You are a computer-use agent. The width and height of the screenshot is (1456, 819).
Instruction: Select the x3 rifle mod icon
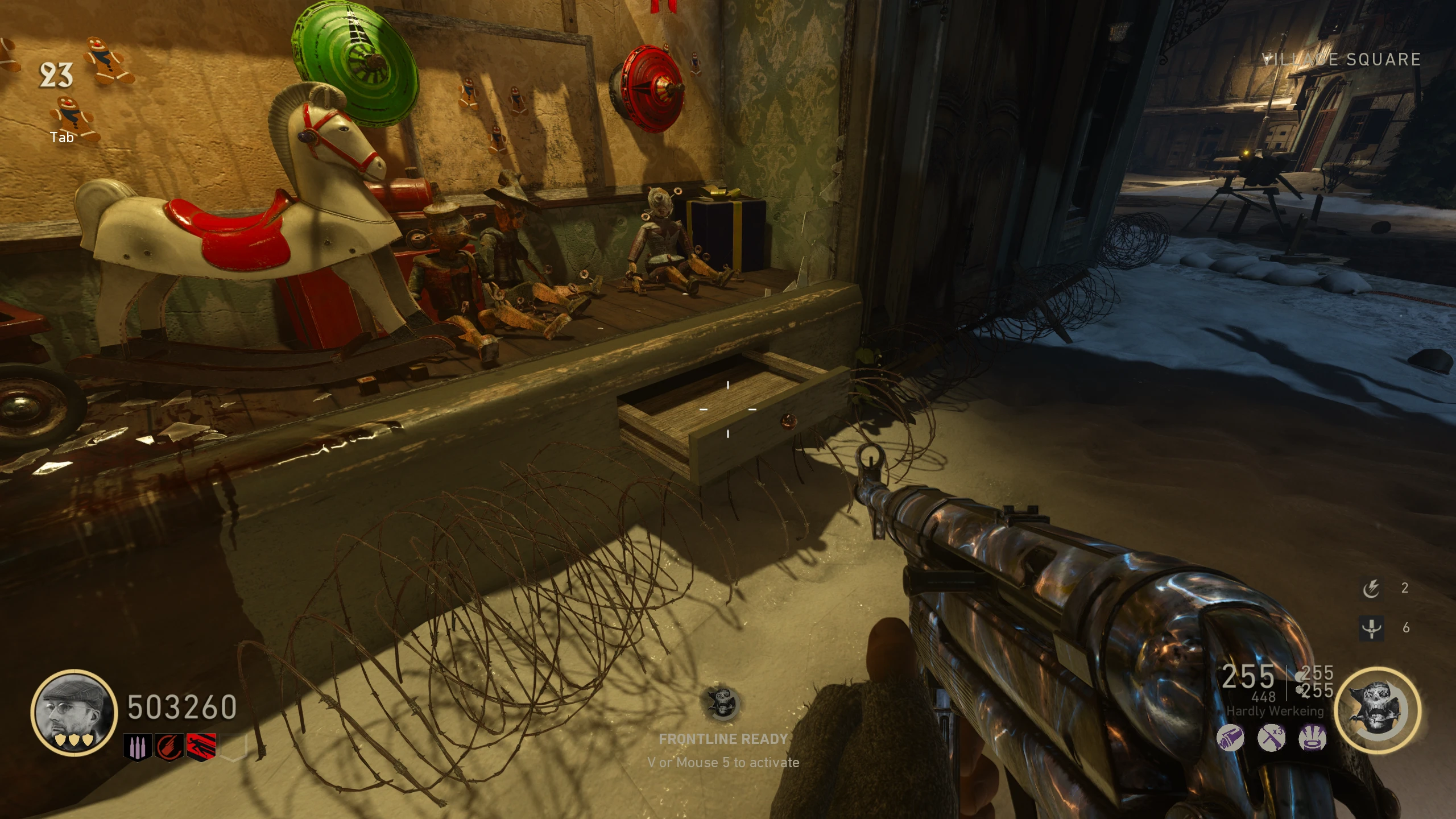1271,739
